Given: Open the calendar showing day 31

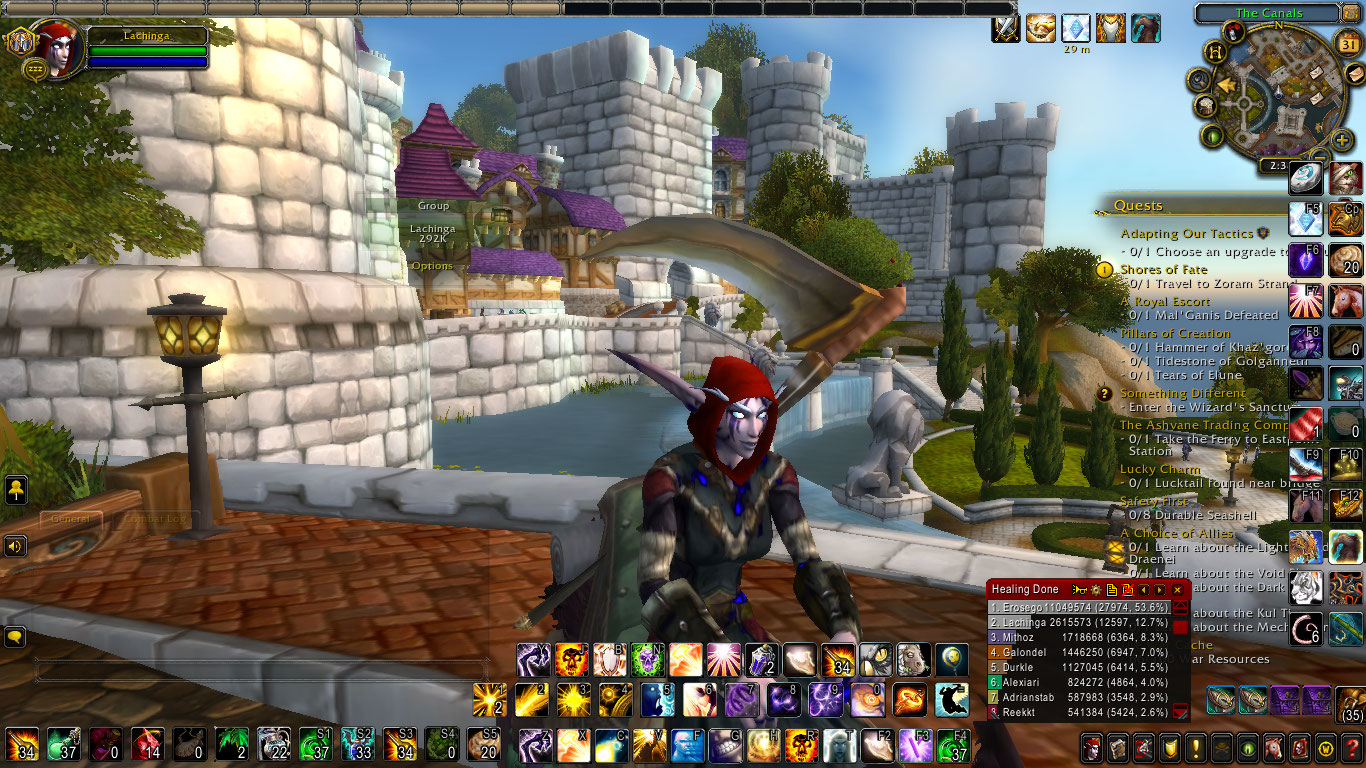Looking at the screenshot, I should click(1348, 44).
